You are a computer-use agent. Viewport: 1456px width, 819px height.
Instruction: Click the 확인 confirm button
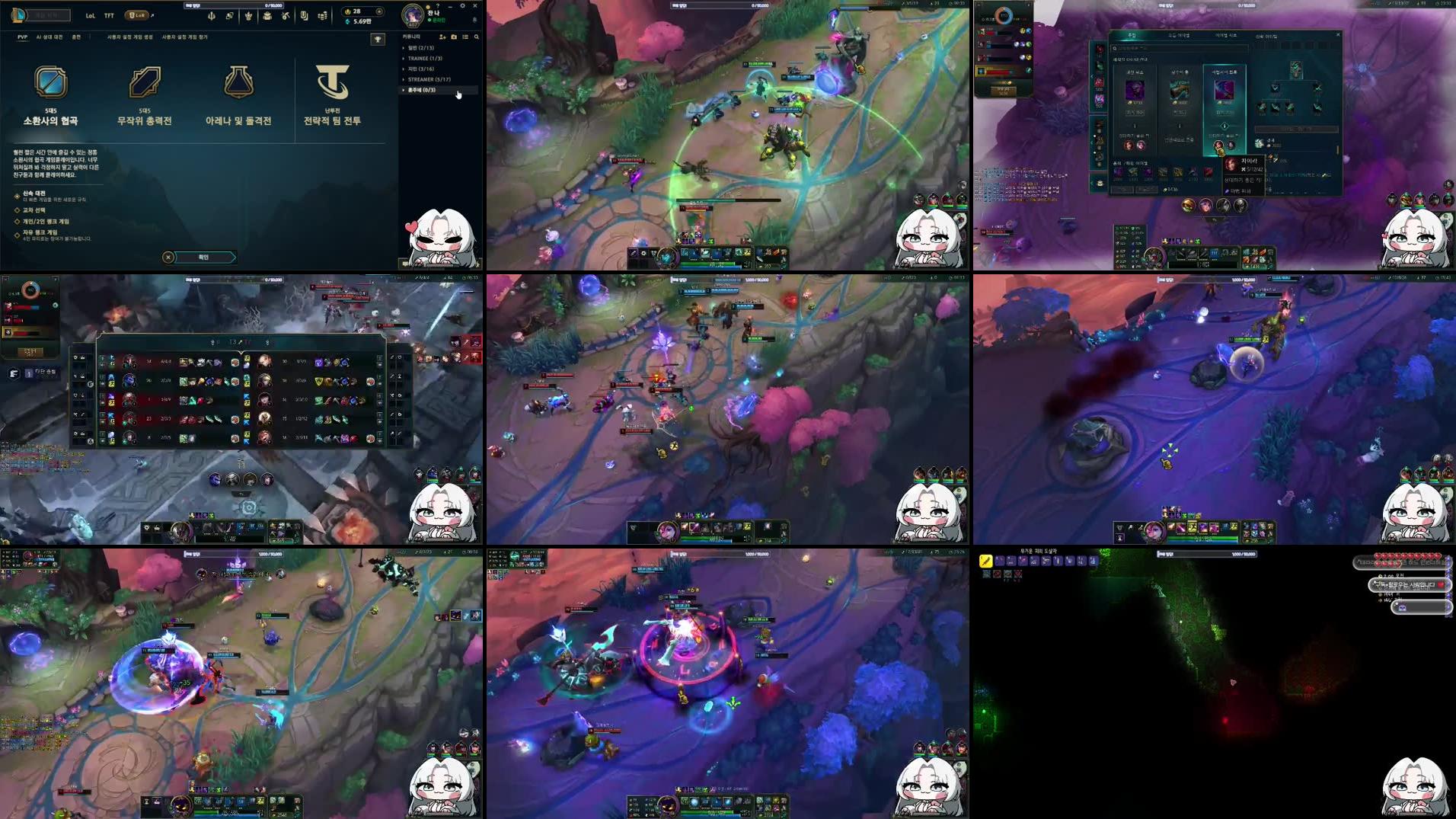point(204,257)
